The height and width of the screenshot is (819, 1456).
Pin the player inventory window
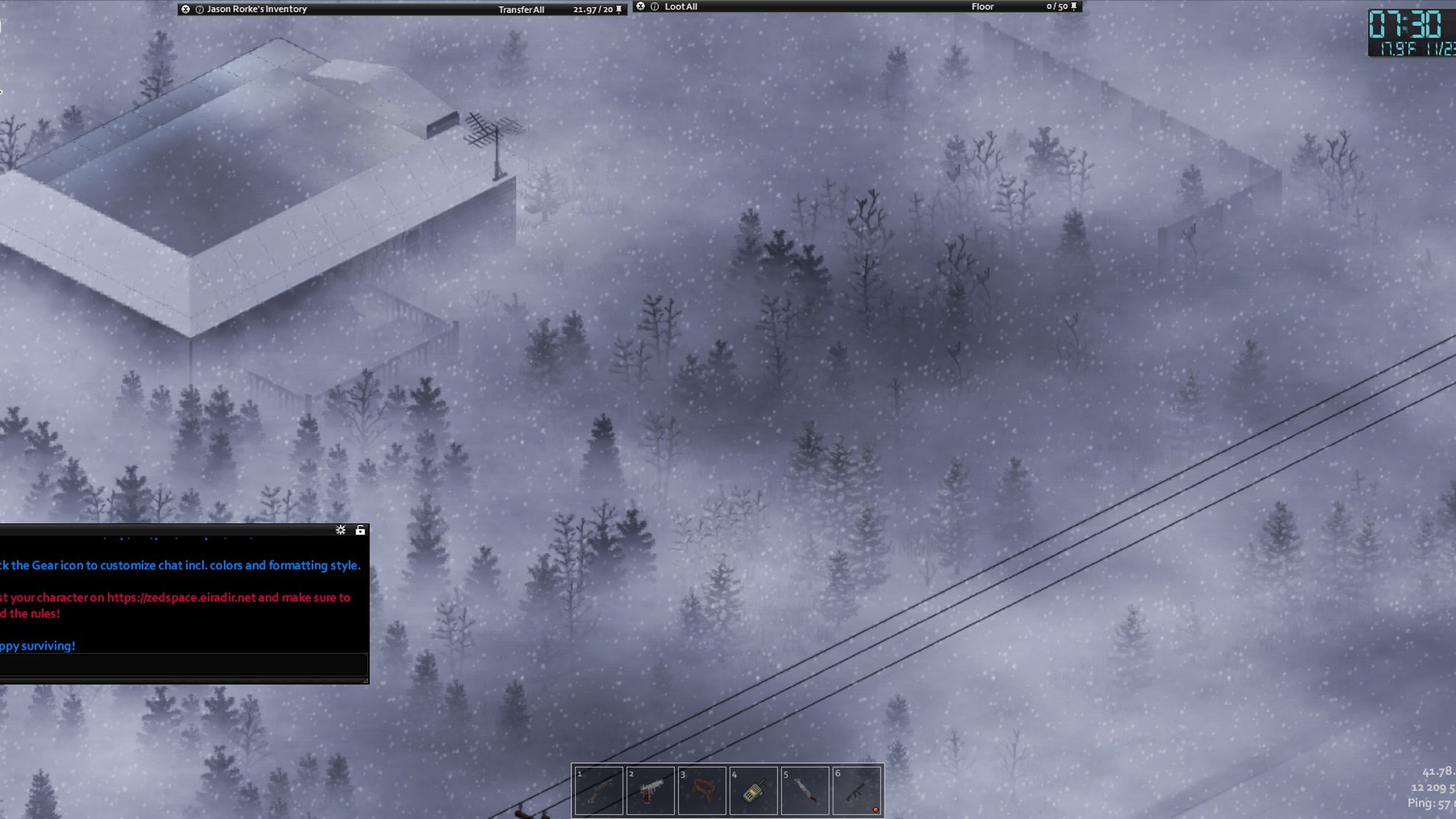(619, 9)
